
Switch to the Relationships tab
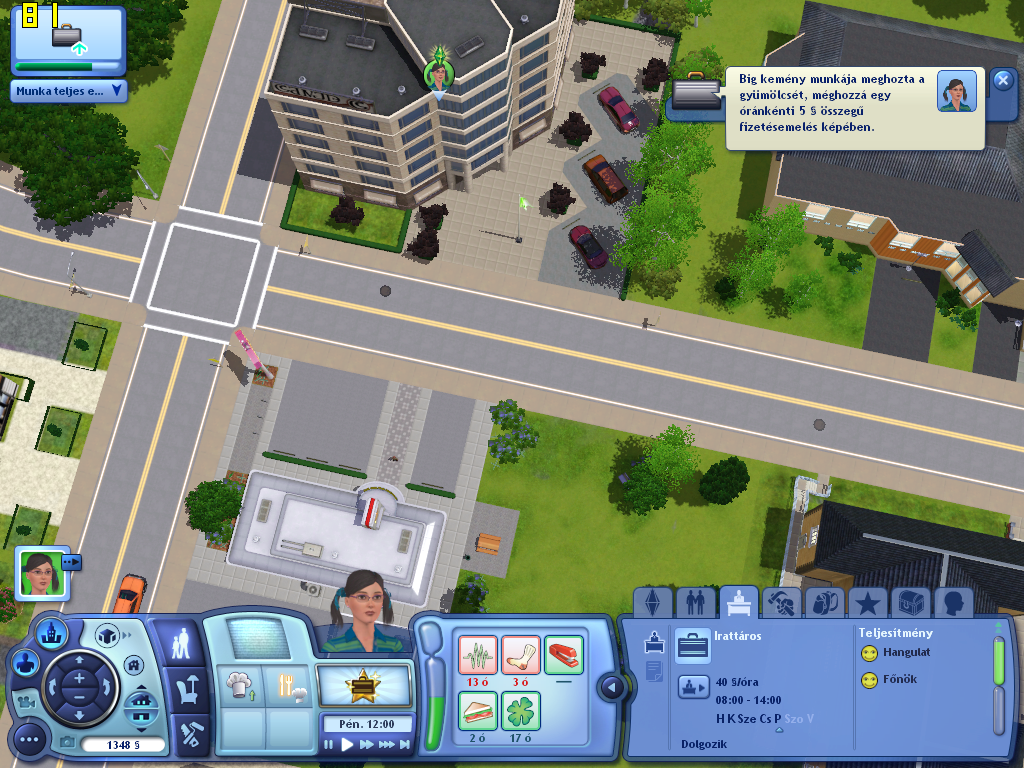point(693,602)
